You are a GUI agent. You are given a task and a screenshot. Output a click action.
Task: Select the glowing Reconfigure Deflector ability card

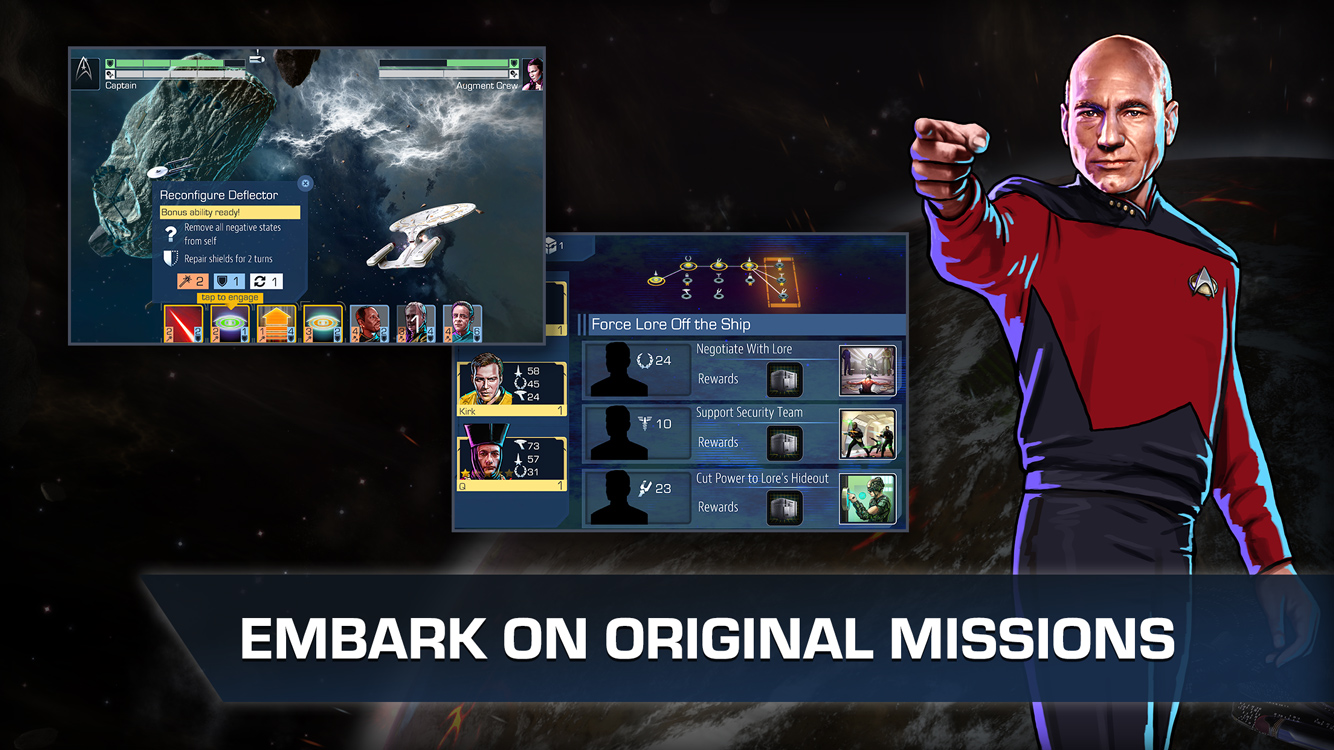click(231, 322)
